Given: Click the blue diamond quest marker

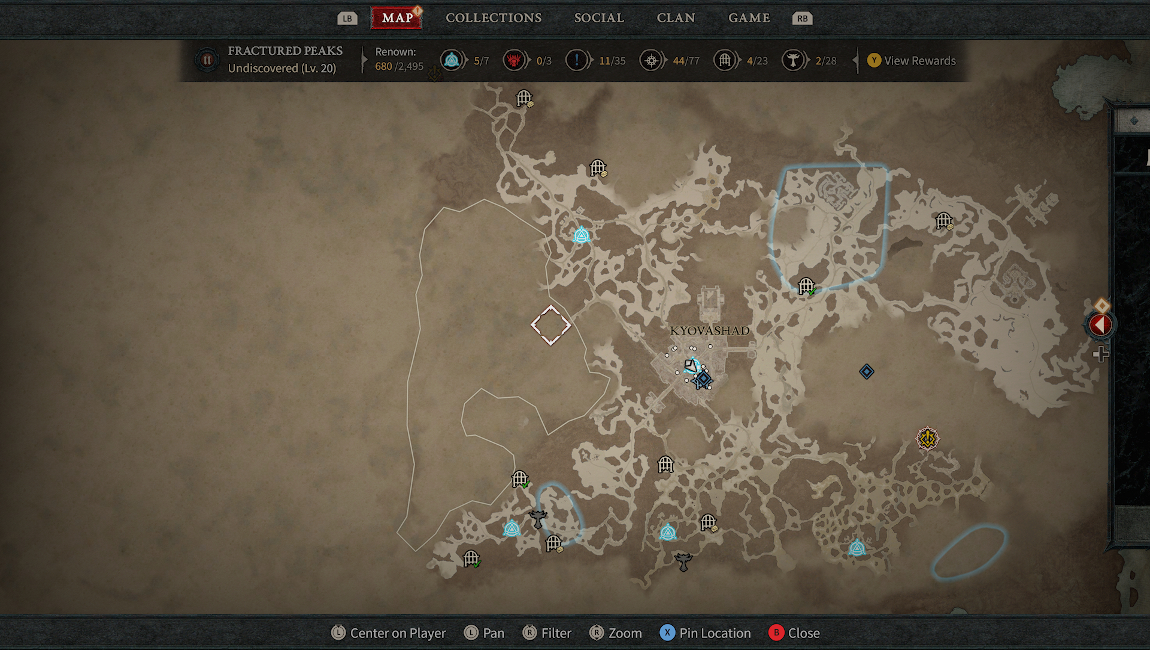Looking at the screenshot, I should click(867, 372).
